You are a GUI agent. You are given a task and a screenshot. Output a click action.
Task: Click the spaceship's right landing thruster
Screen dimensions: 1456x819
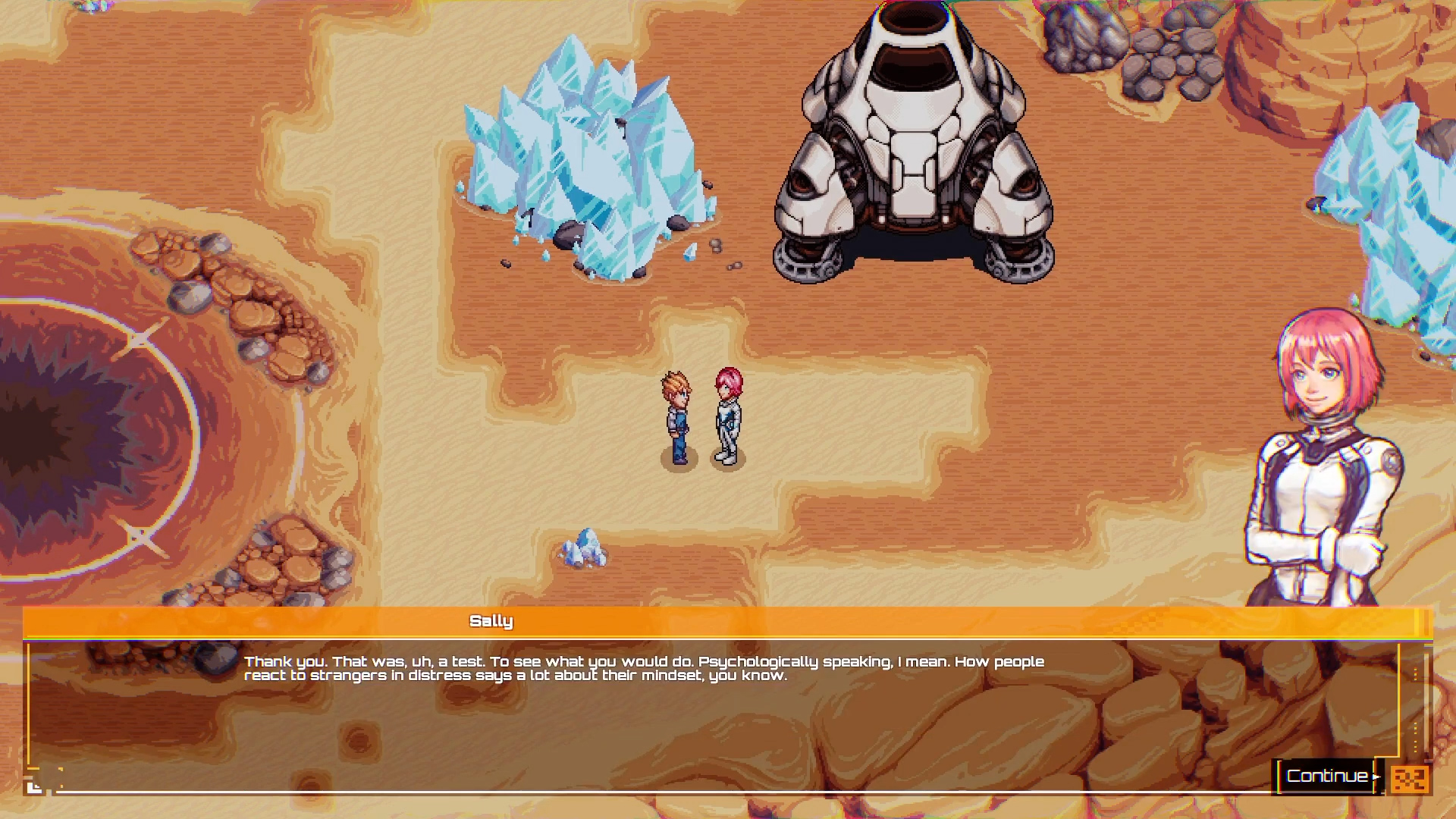click(1016, 262)
